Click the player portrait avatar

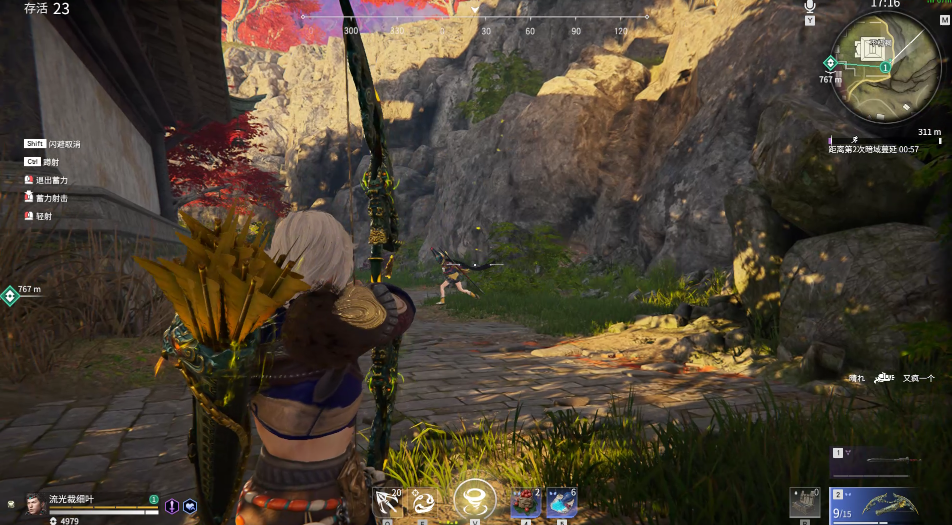35,503
